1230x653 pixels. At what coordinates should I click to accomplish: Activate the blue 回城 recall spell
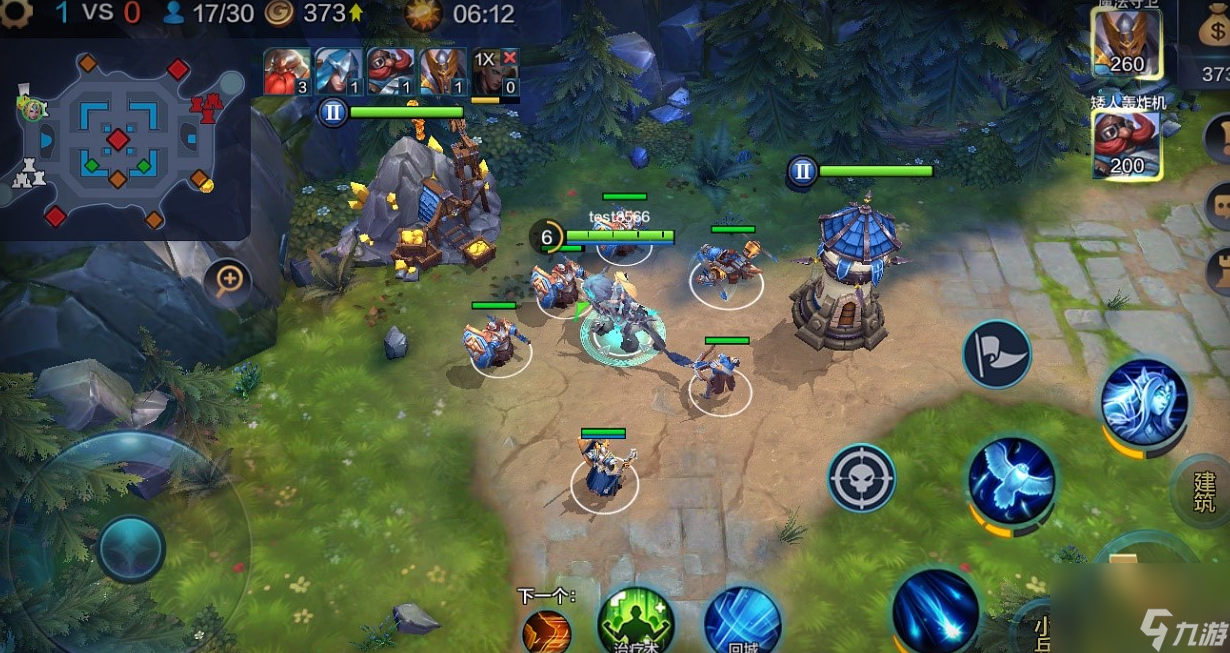(742, 621)
